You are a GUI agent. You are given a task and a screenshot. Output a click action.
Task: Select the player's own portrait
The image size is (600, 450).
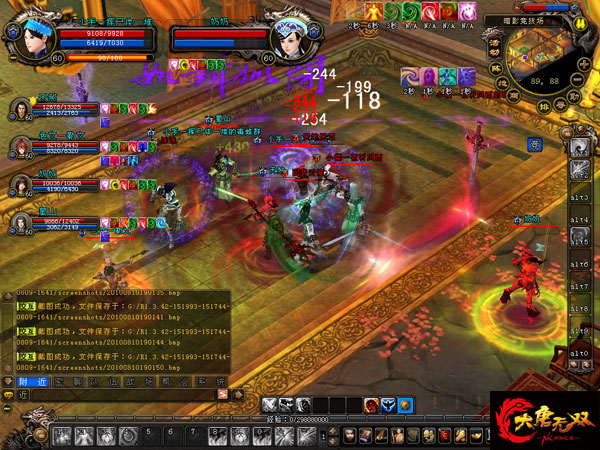[32, 39]
